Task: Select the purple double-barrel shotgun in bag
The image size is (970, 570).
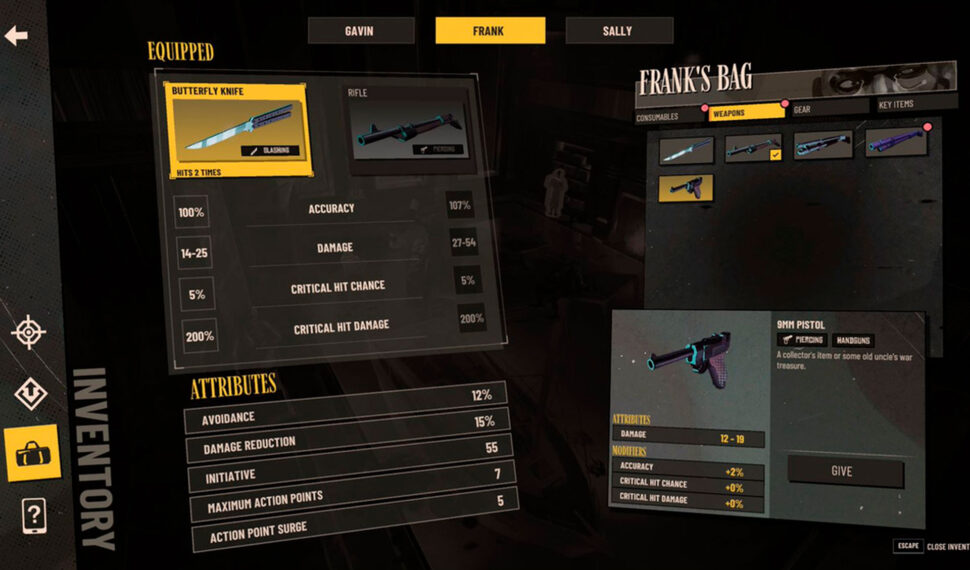Action: (x=896, y=142)
